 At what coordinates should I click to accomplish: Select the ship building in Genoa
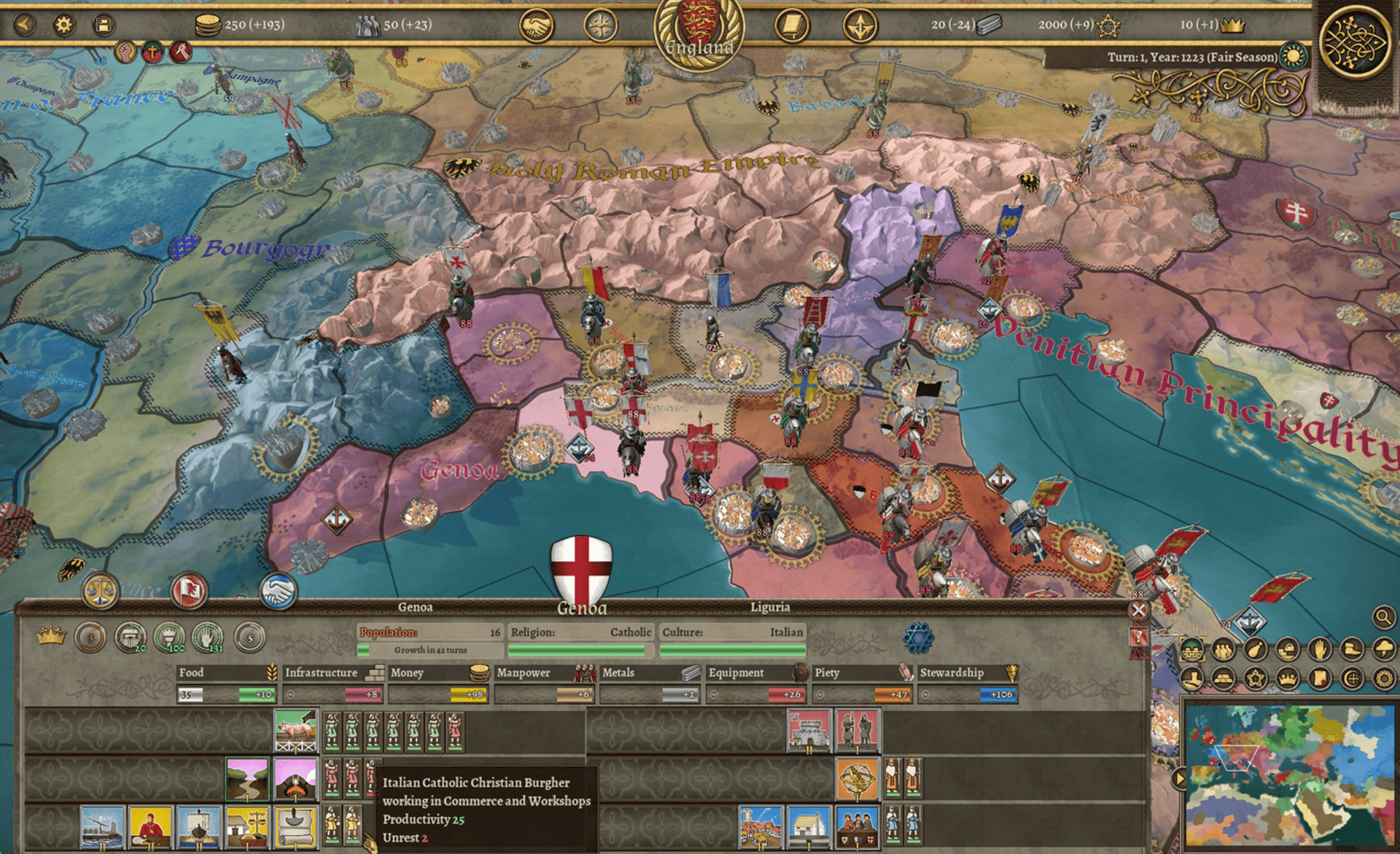click(198, 827)
